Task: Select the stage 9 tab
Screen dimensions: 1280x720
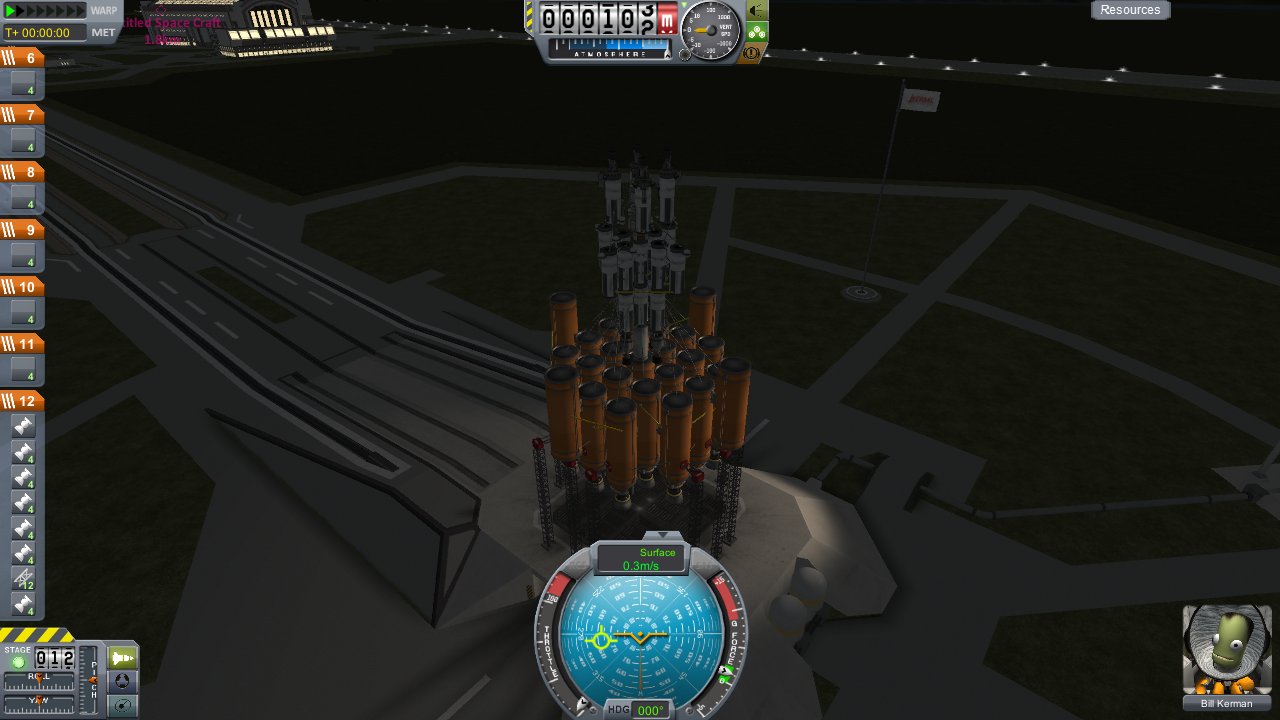Action: 22,229
